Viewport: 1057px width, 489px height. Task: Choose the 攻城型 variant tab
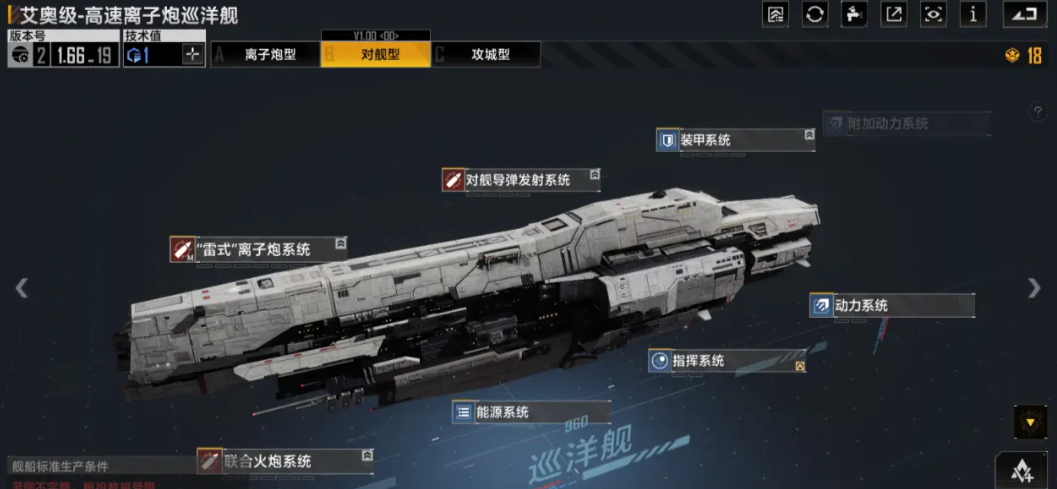point(487,55)
